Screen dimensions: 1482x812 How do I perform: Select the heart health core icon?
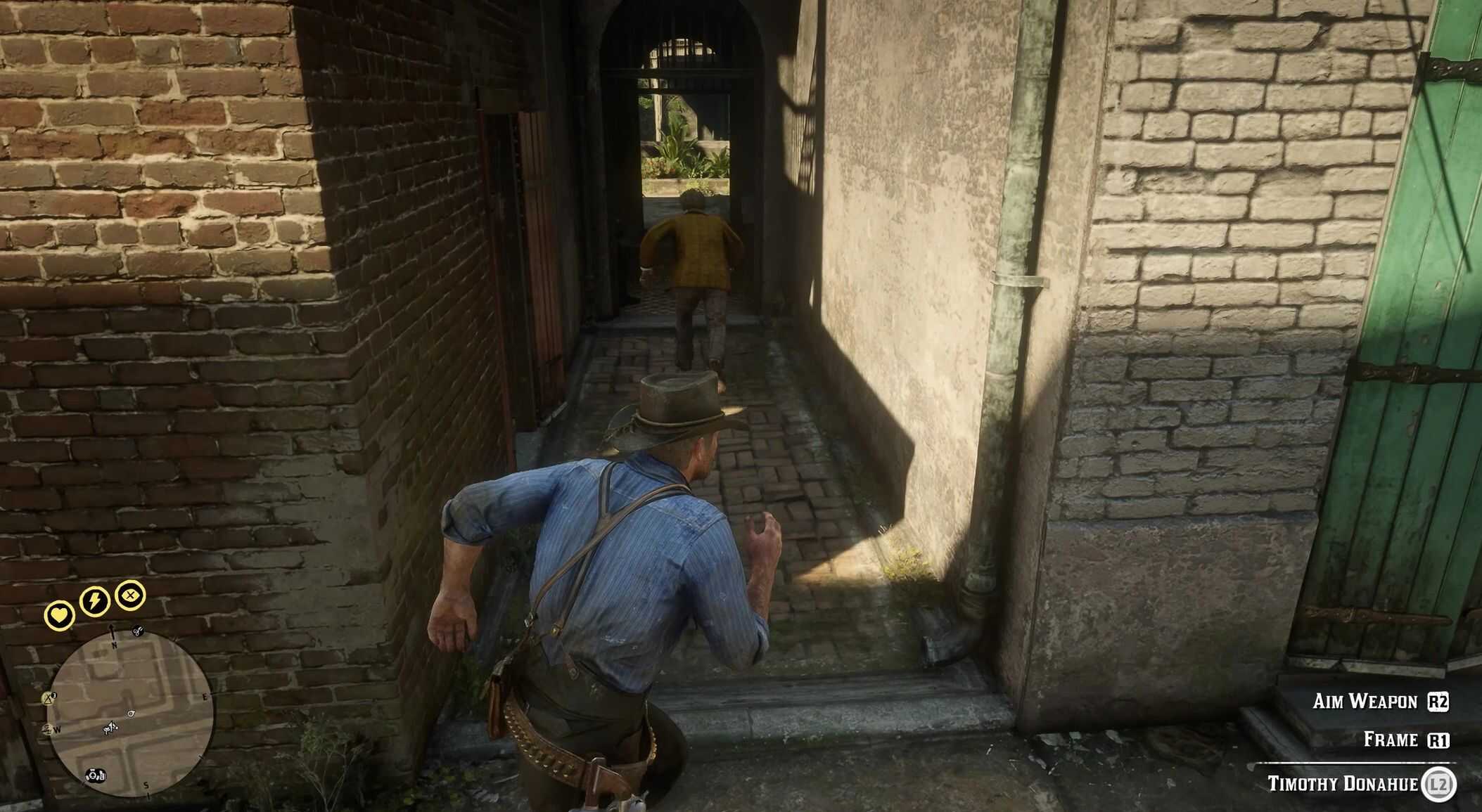(x=59, y=615)
